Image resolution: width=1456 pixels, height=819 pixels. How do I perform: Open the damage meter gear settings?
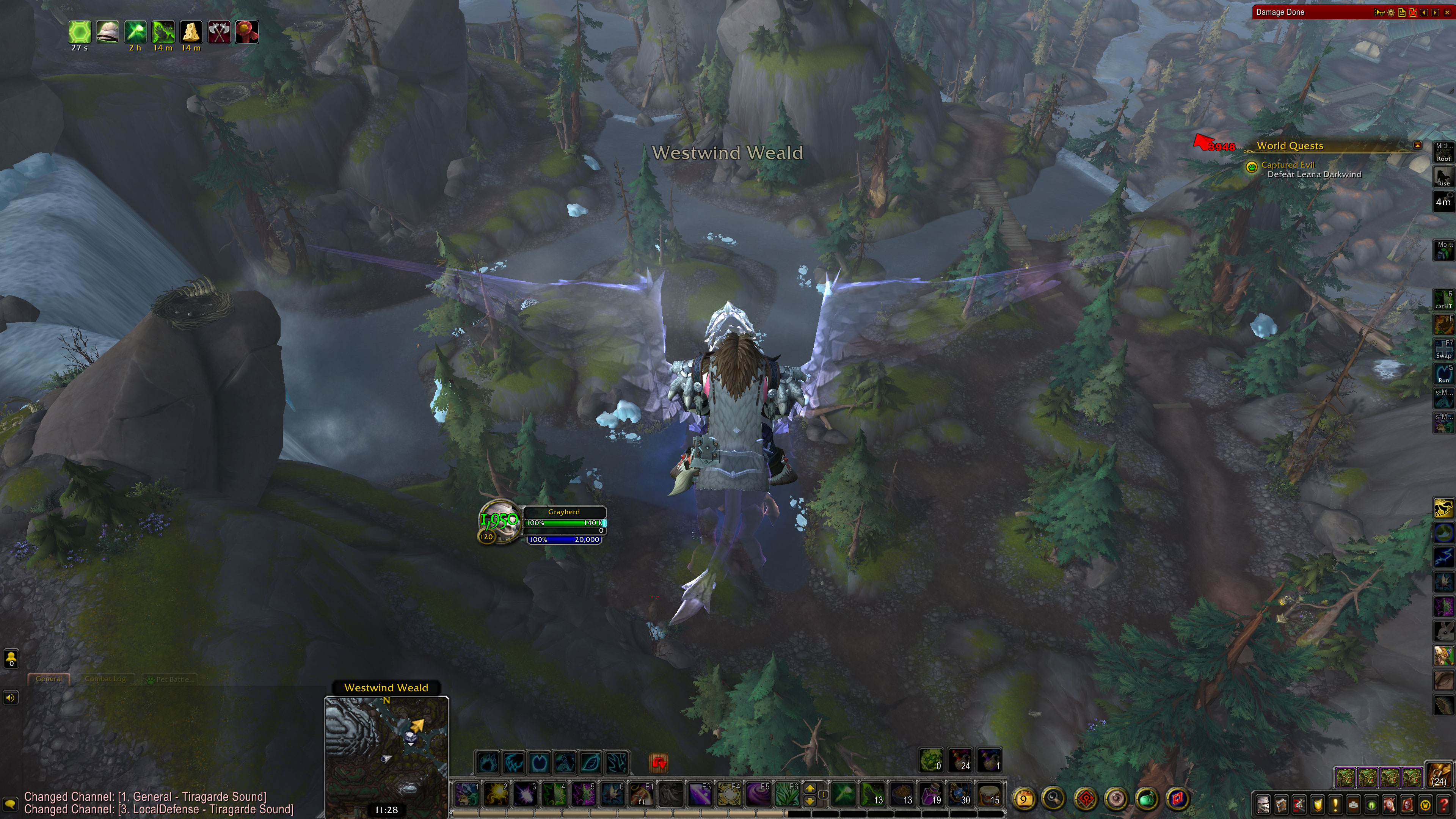coord(1391,13)
